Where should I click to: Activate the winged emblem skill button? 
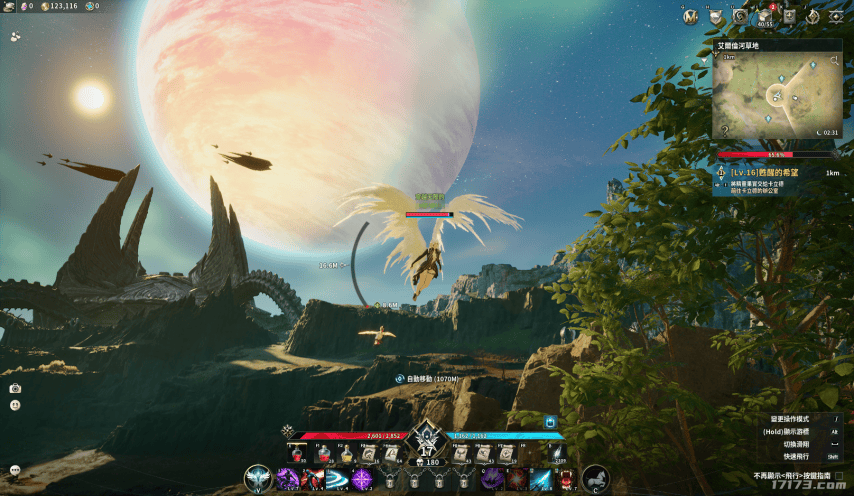click(258, 480)
